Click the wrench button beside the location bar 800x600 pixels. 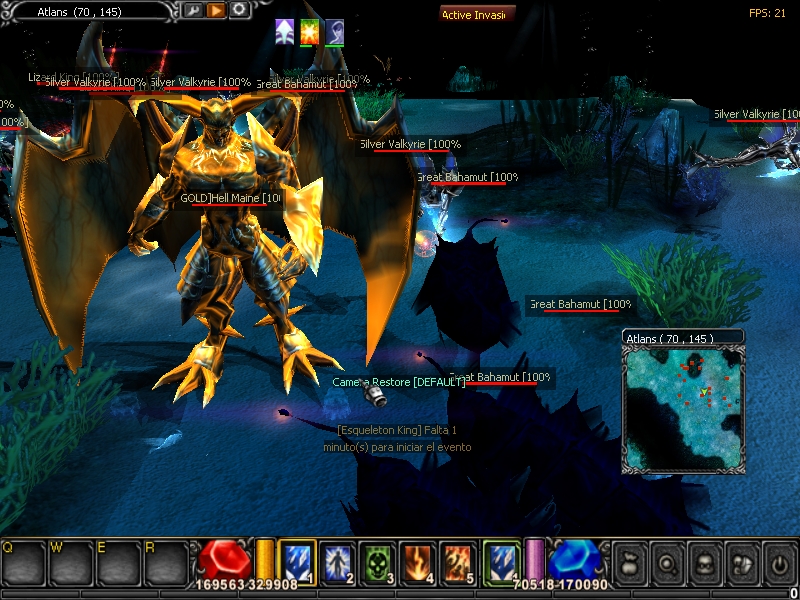tap(193, 10)
